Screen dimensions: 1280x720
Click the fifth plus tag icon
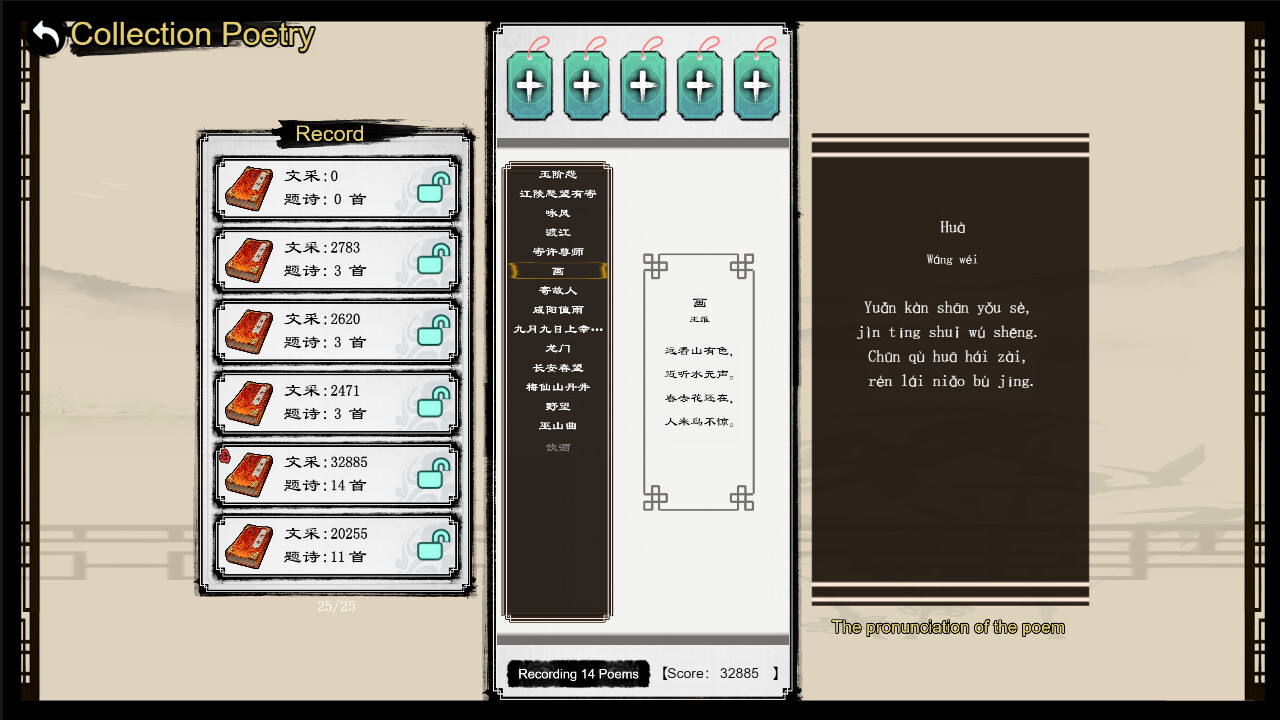(757, 85)
